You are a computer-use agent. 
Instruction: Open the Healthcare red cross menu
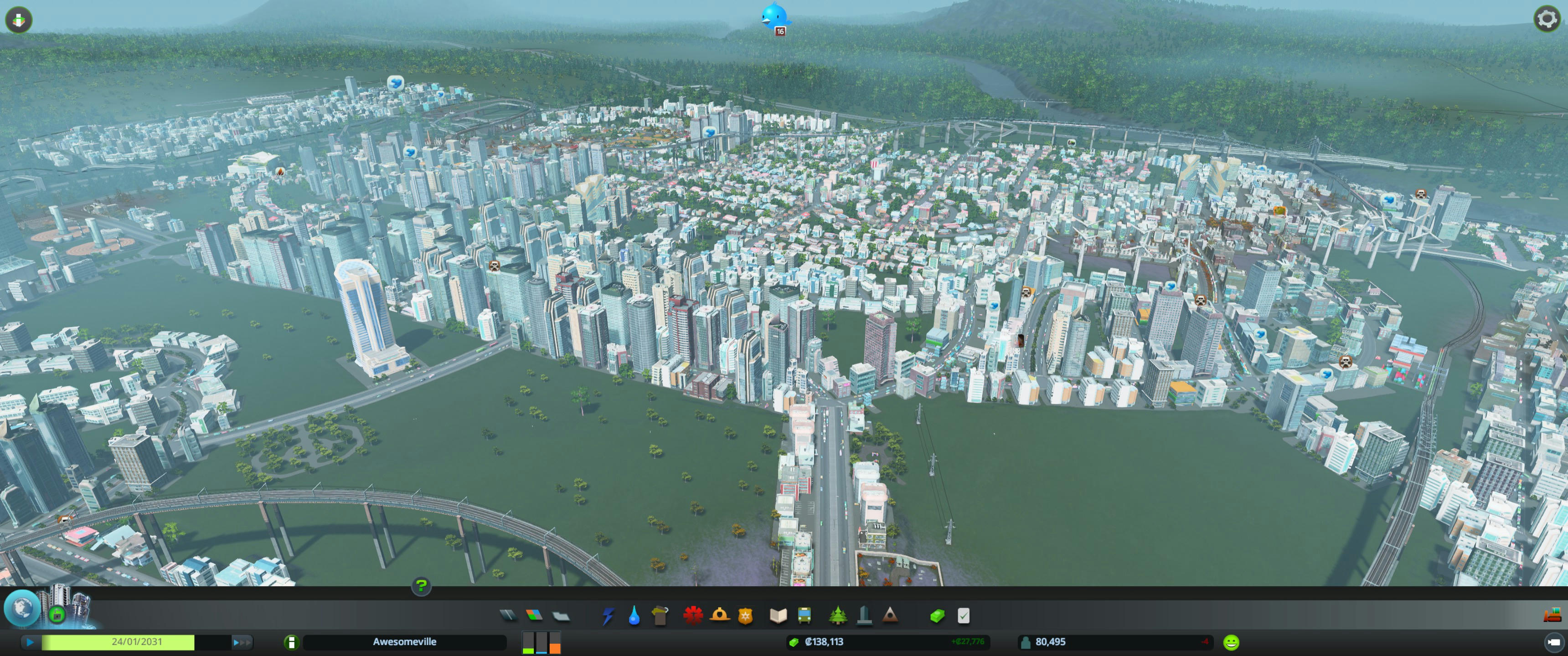coord(693,616)
